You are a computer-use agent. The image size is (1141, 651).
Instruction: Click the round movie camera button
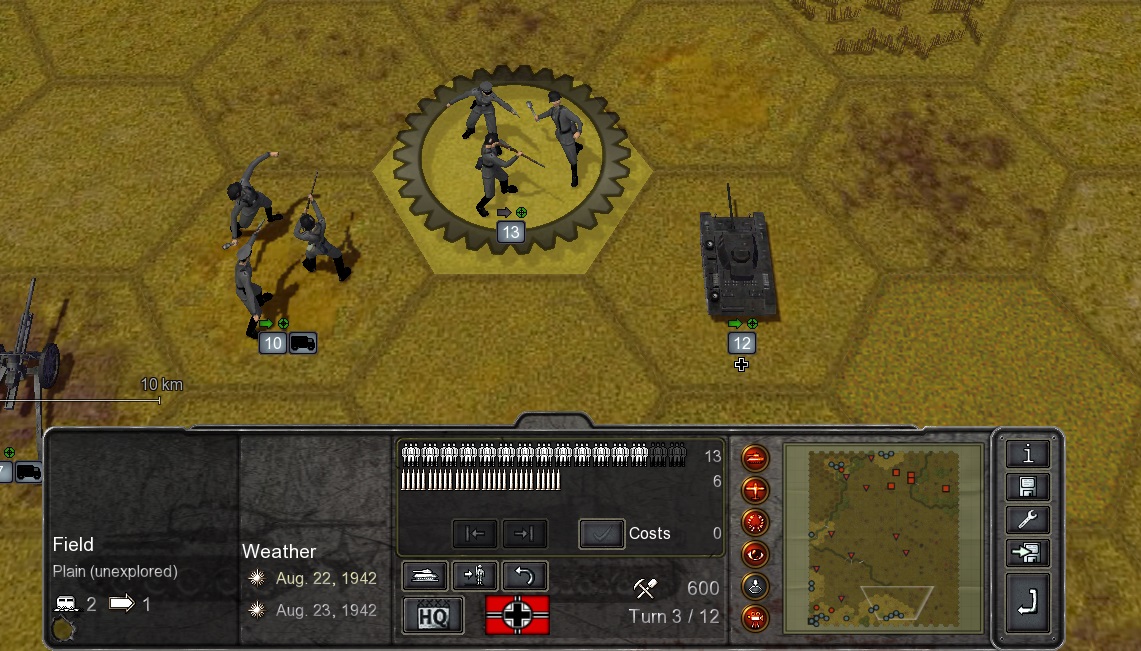click(755, 617)
